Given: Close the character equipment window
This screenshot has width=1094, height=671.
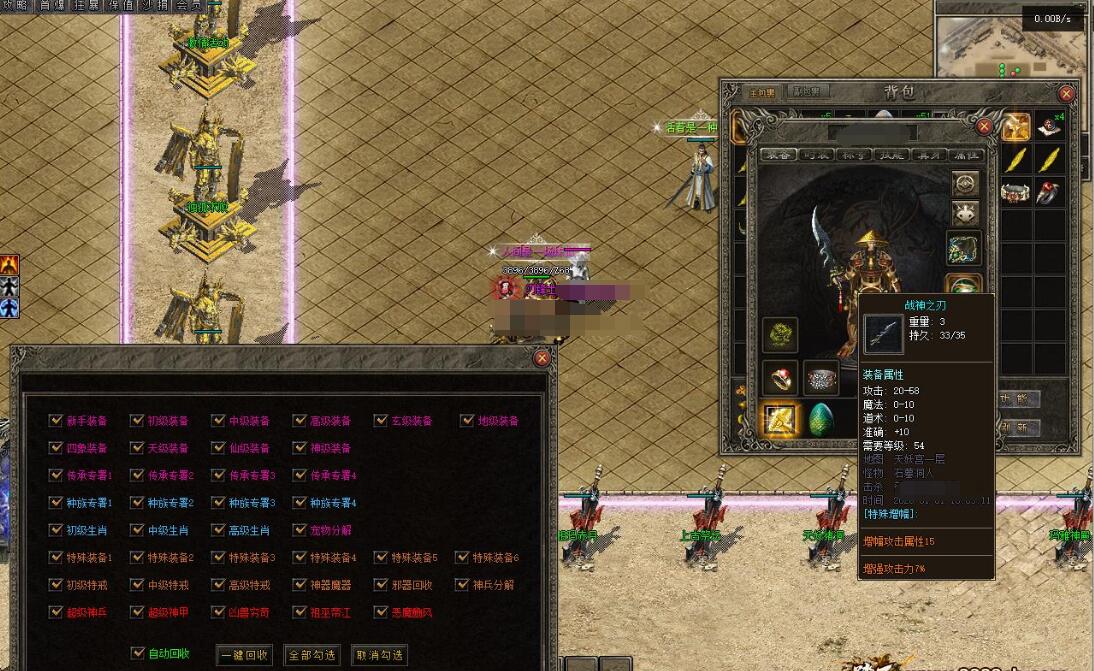Looking at the screenshot, I should pyautogui.click(x=984, y=127).
